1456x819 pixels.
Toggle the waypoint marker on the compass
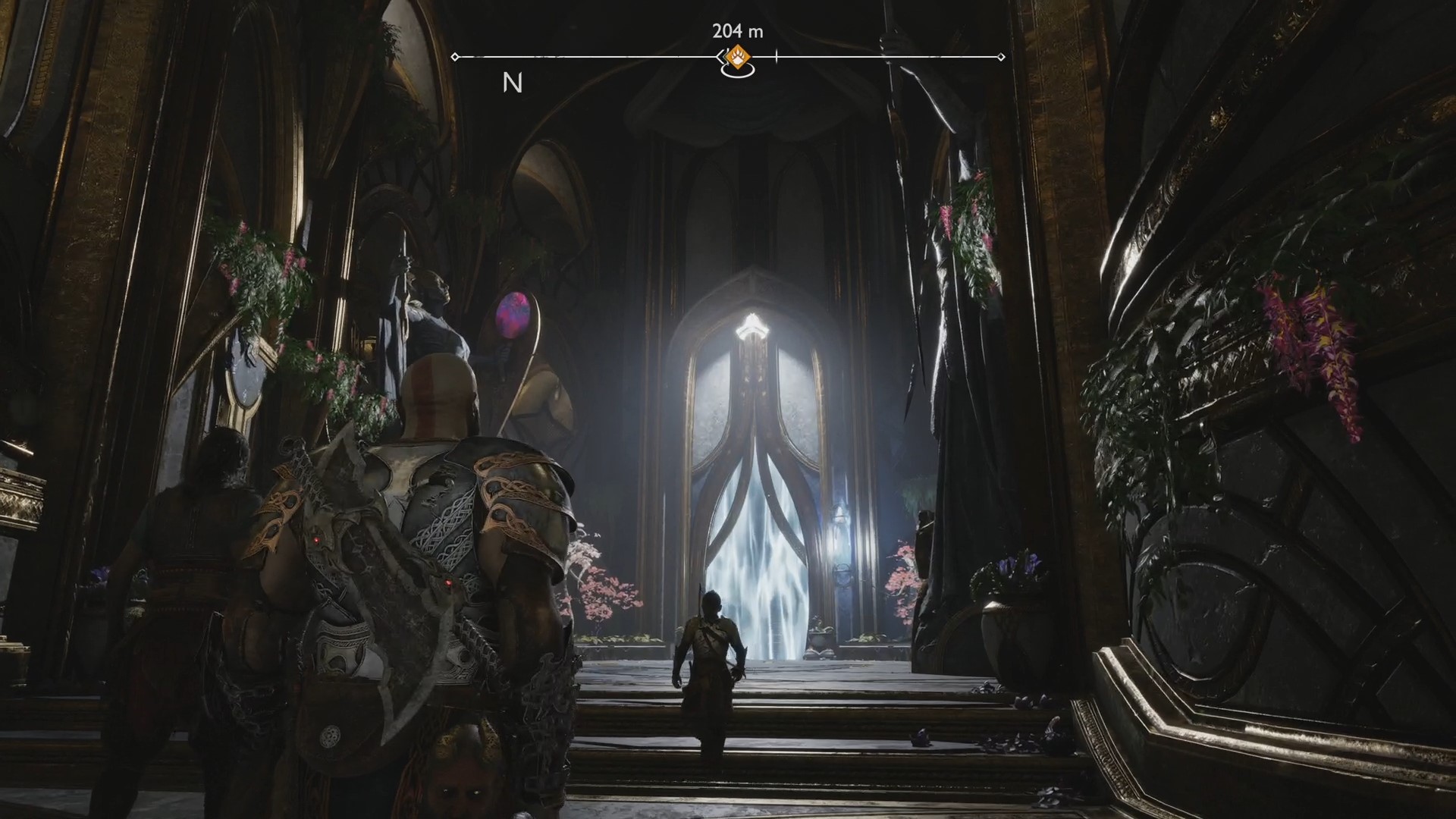pyautogui.click(x=737, y=55)
